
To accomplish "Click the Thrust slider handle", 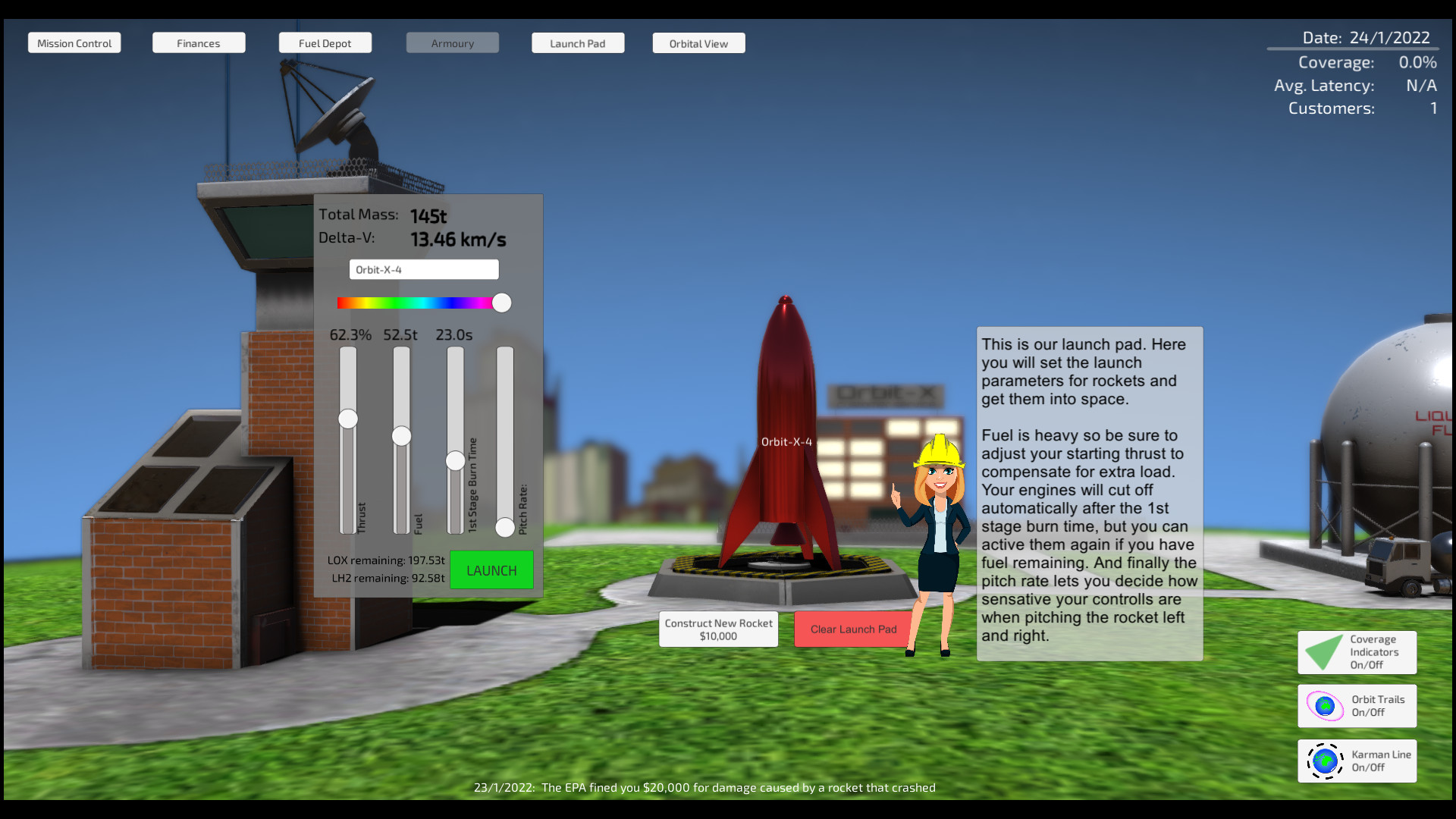I will click(x=347, y=419).
